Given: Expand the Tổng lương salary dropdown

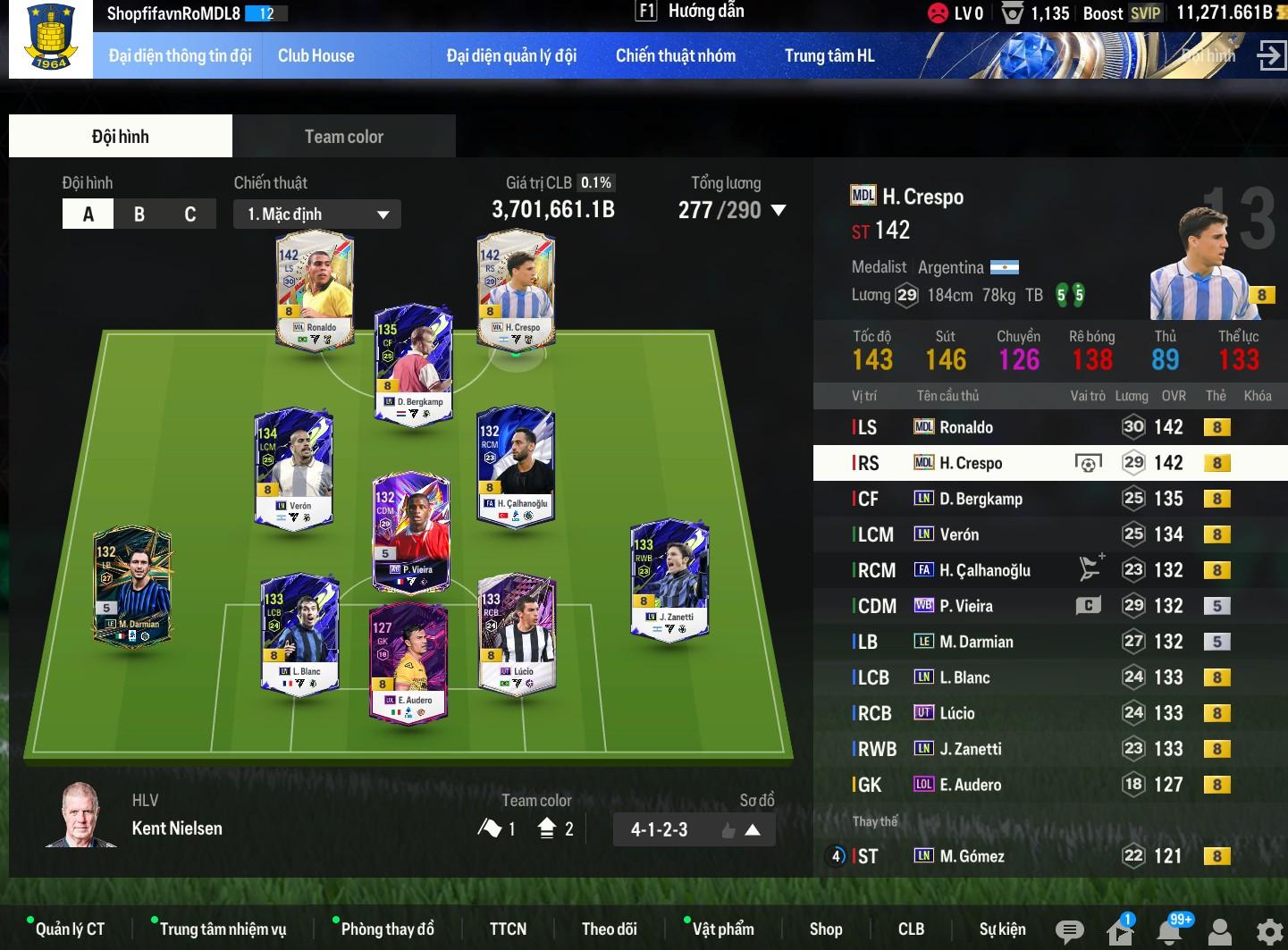Looking at the screenshot, I should click(778, 211).
